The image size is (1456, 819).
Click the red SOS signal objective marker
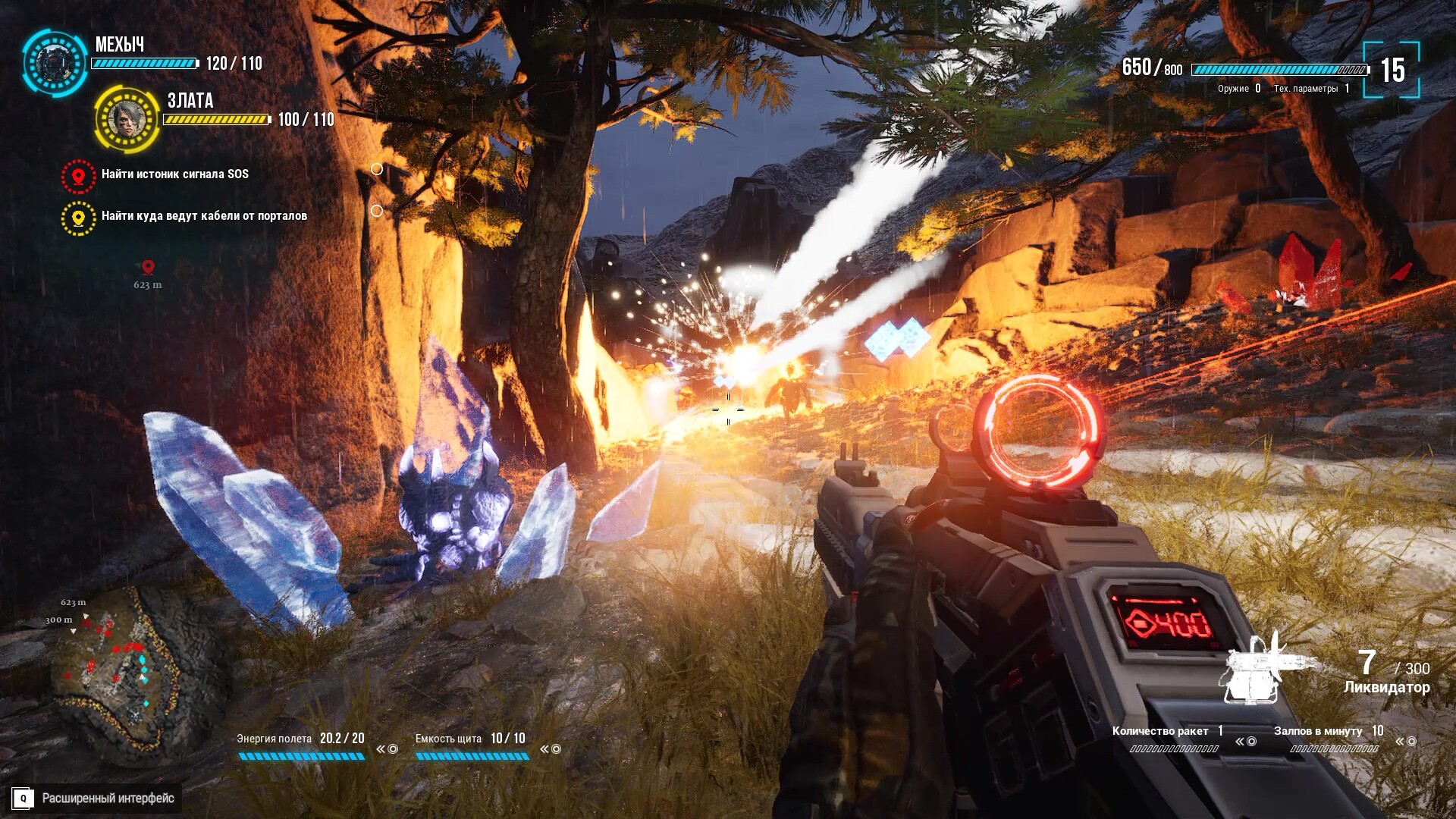(x=78, y=176)
